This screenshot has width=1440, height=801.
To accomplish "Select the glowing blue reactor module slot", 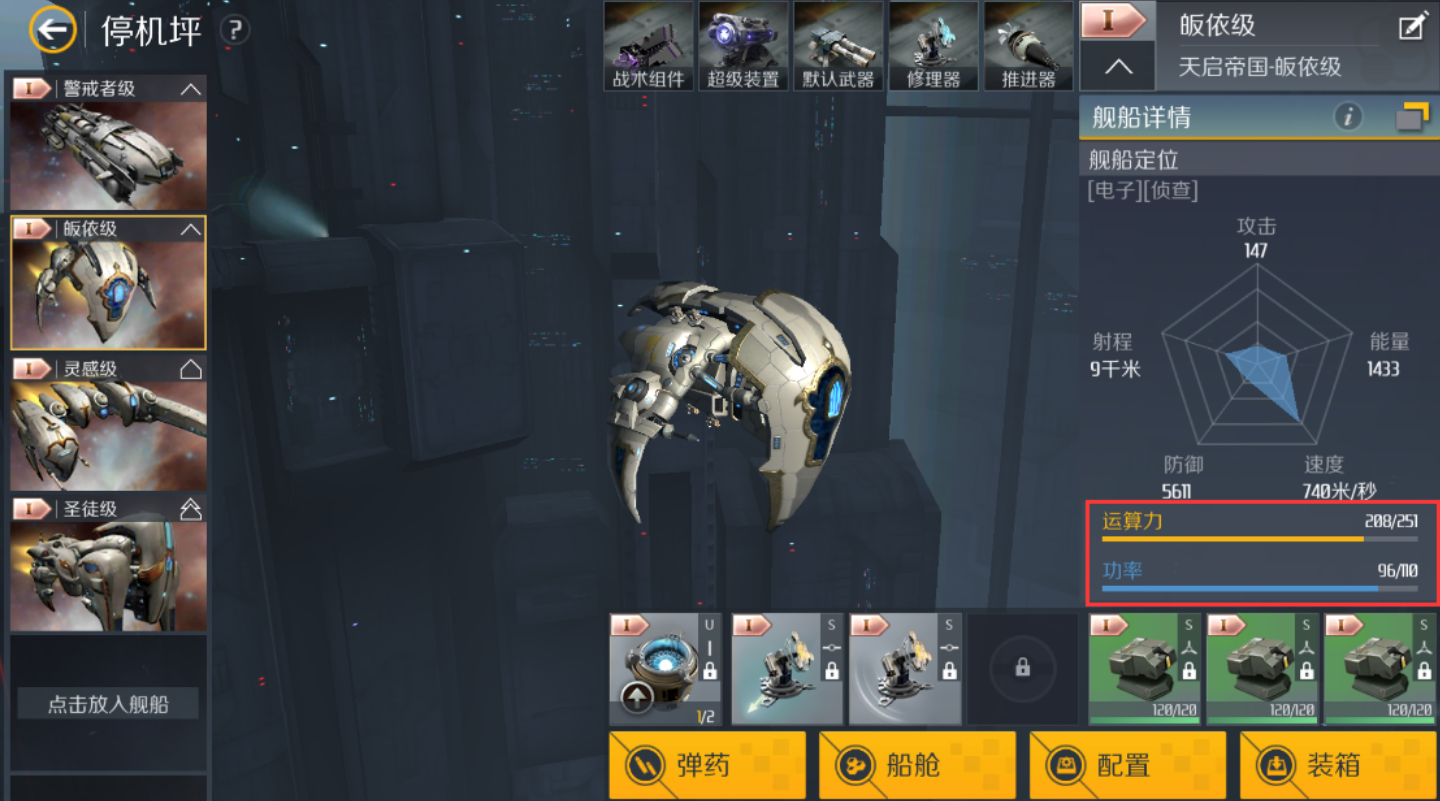I will point(665,669).
